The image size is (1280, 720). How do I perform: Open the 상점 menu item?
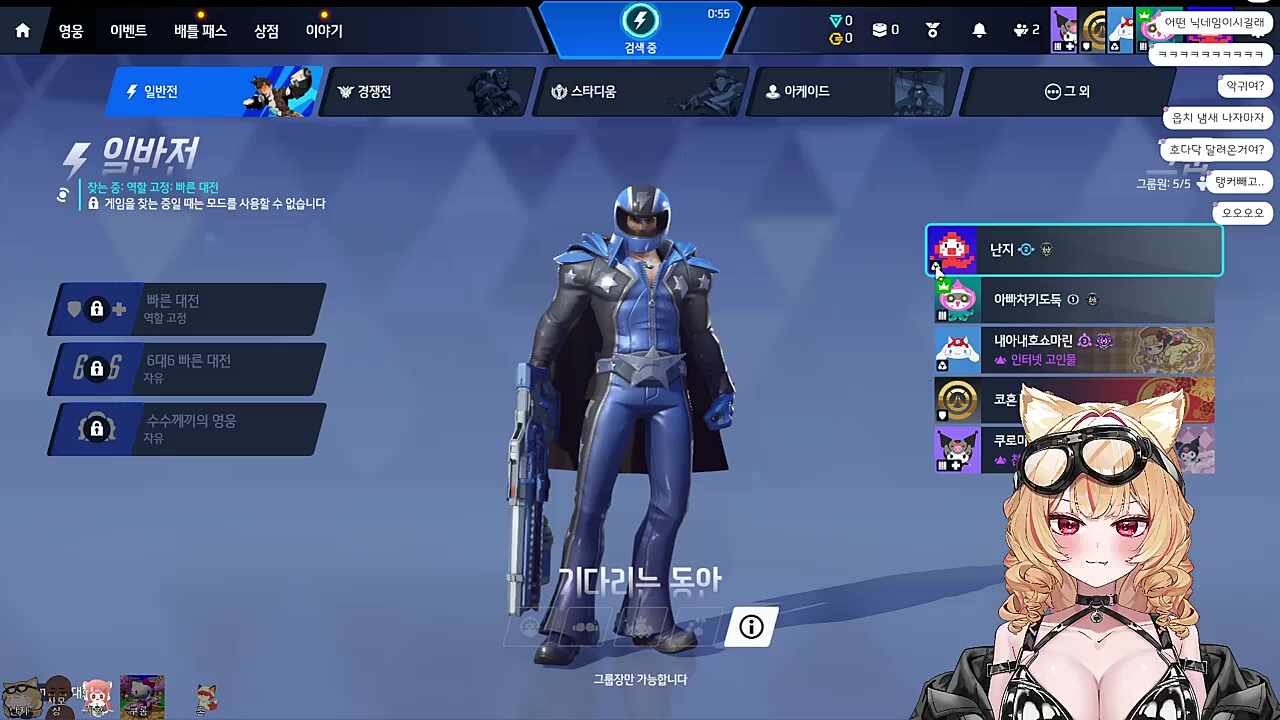click(266, 31)
